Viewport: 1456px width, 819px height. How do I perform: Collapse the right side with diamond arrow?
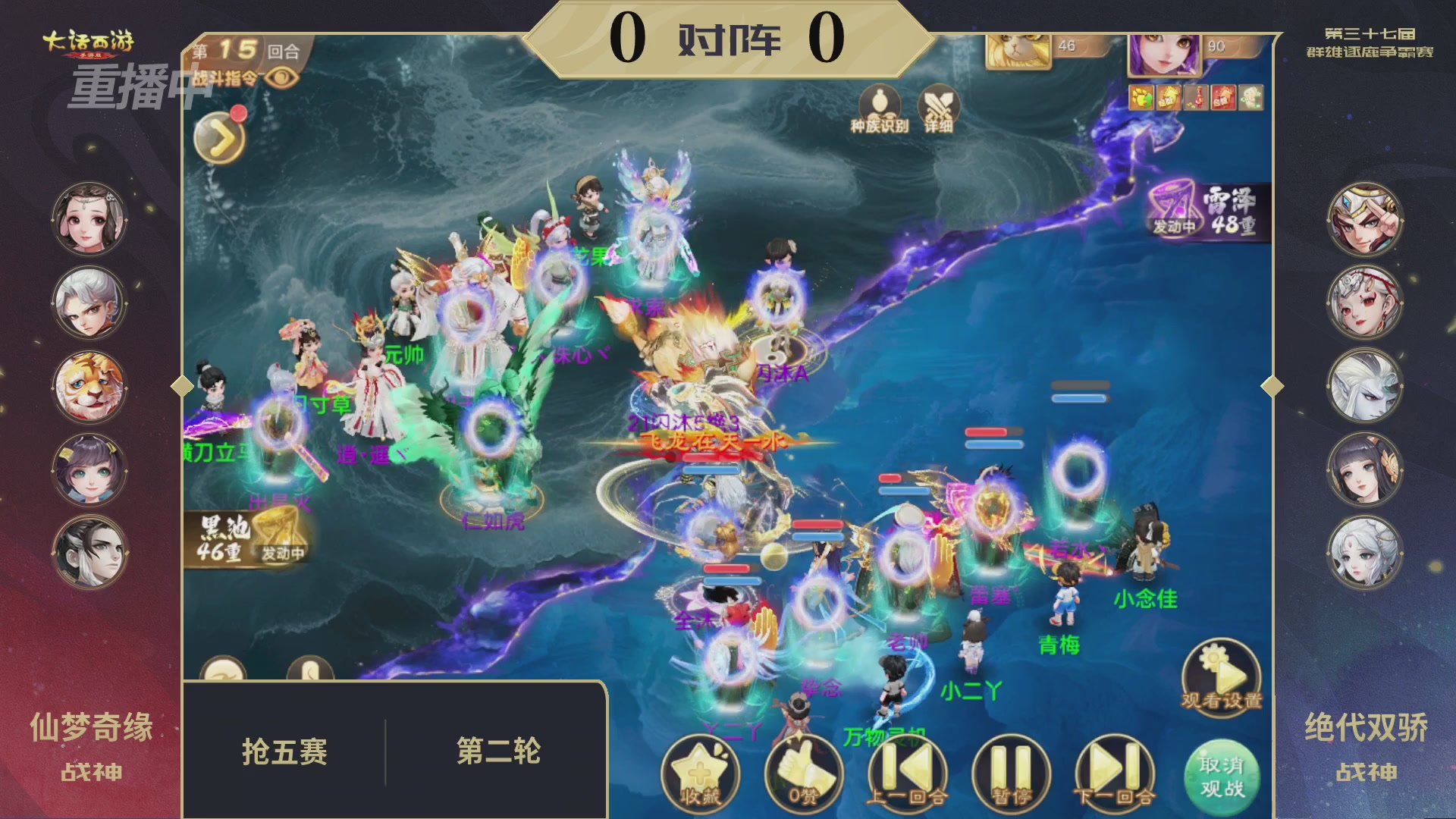click(x=1272, y=385)
